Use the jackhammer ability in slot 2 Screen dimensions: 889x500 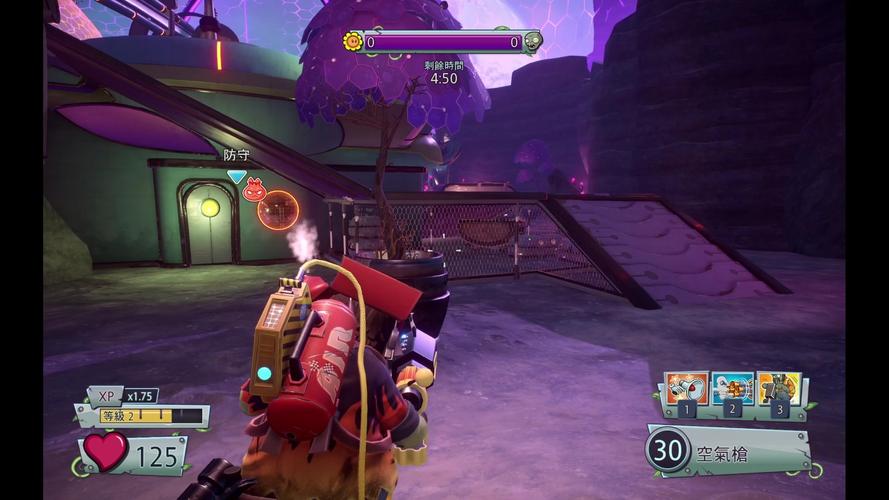point(733,387)
